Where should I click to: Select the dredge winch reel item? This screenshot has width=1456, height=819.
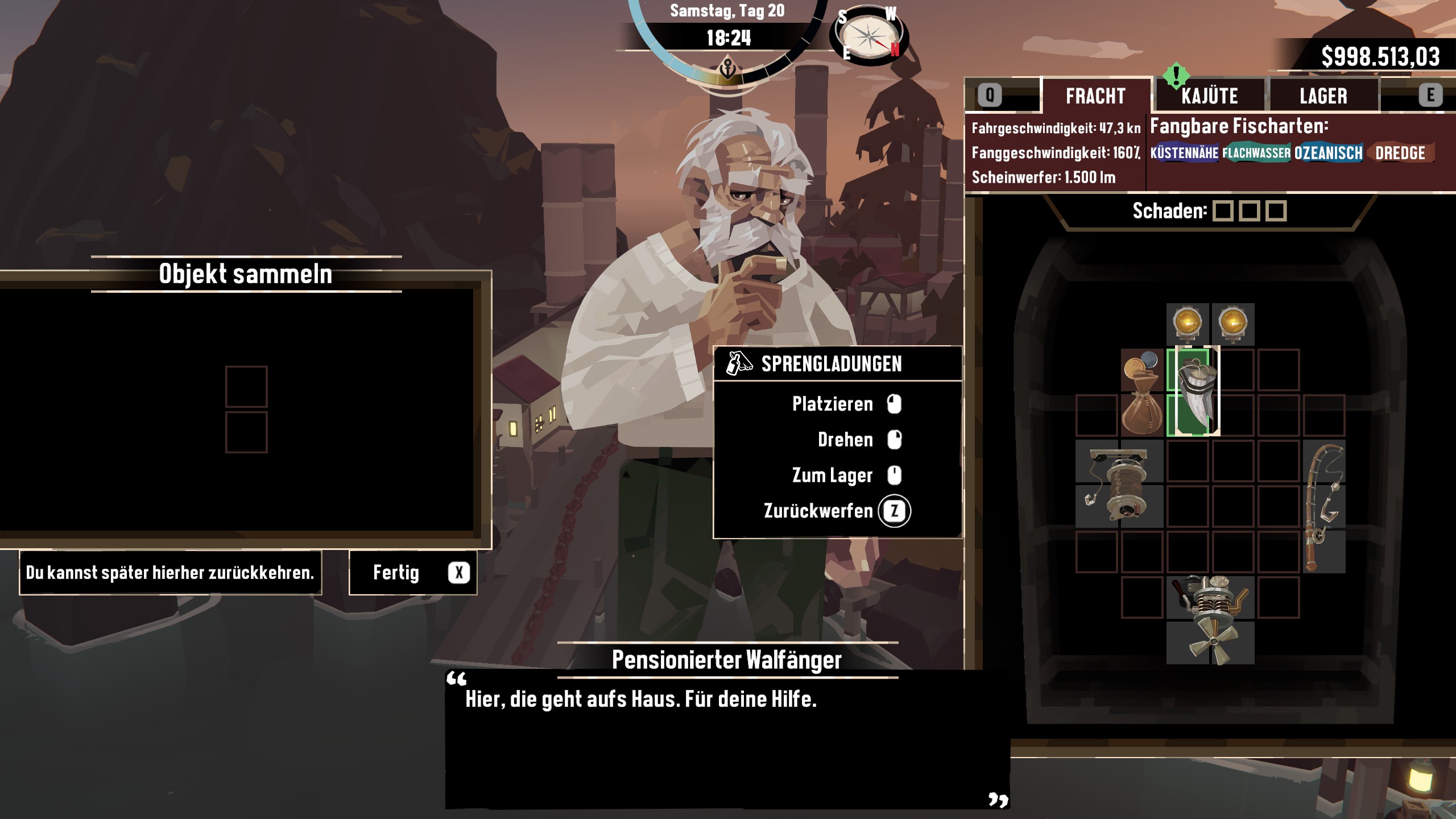(x=1119, y=483)
